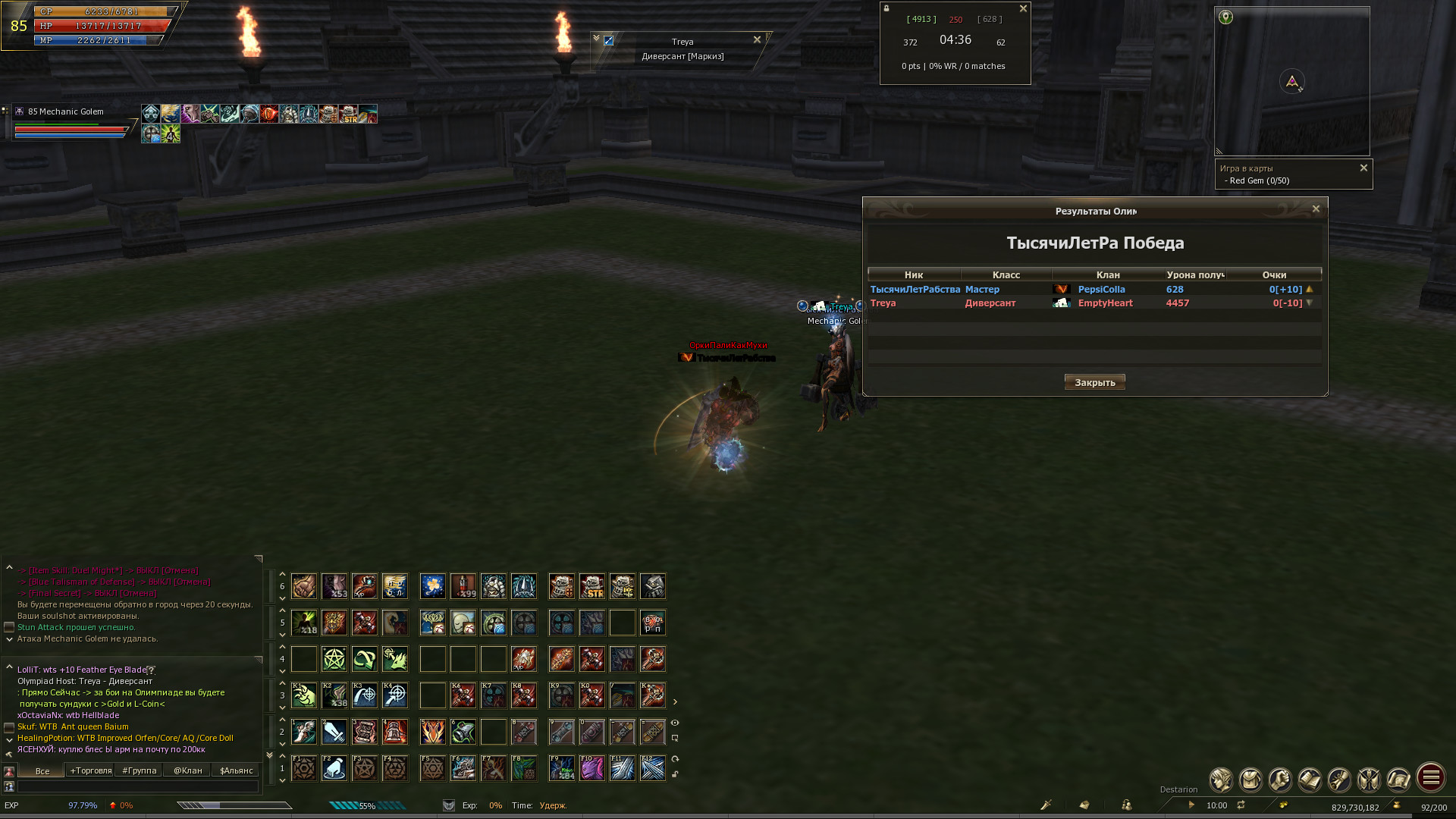This screenshot has width=1456, height=819.
Task: Show the Все chat tab
Action: click(42, 770)
